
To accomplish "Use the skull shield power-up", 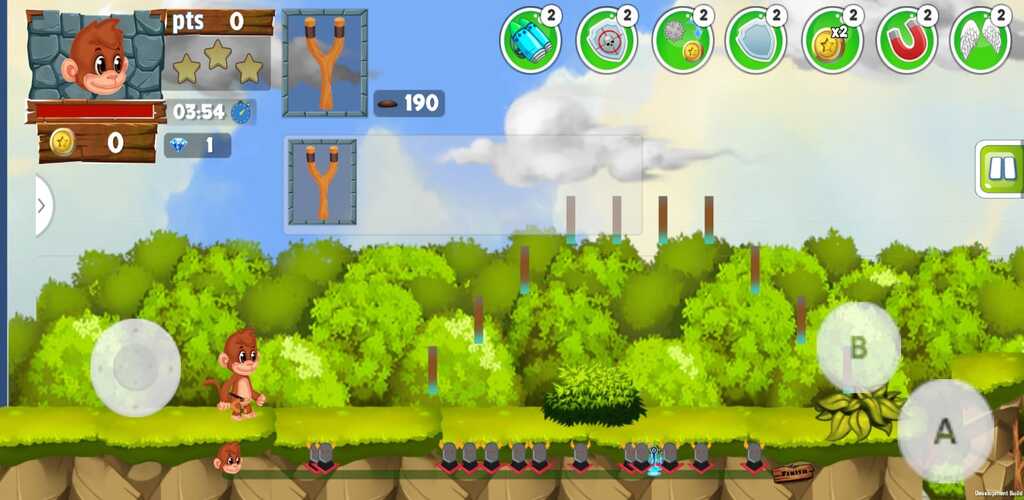I will click(x=606, y=41).
